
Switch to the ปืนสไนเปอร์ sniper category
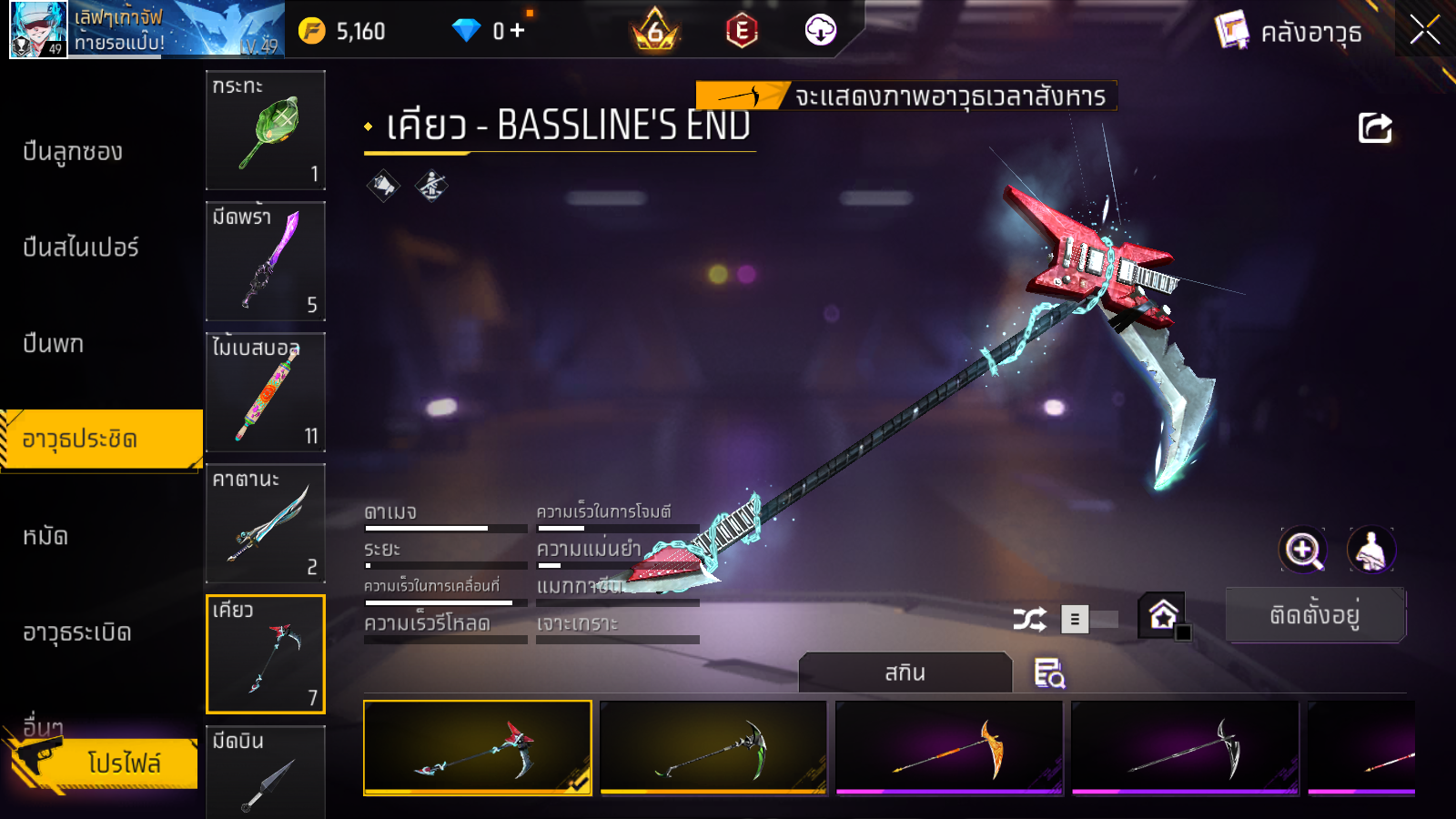tap(81, 248)
